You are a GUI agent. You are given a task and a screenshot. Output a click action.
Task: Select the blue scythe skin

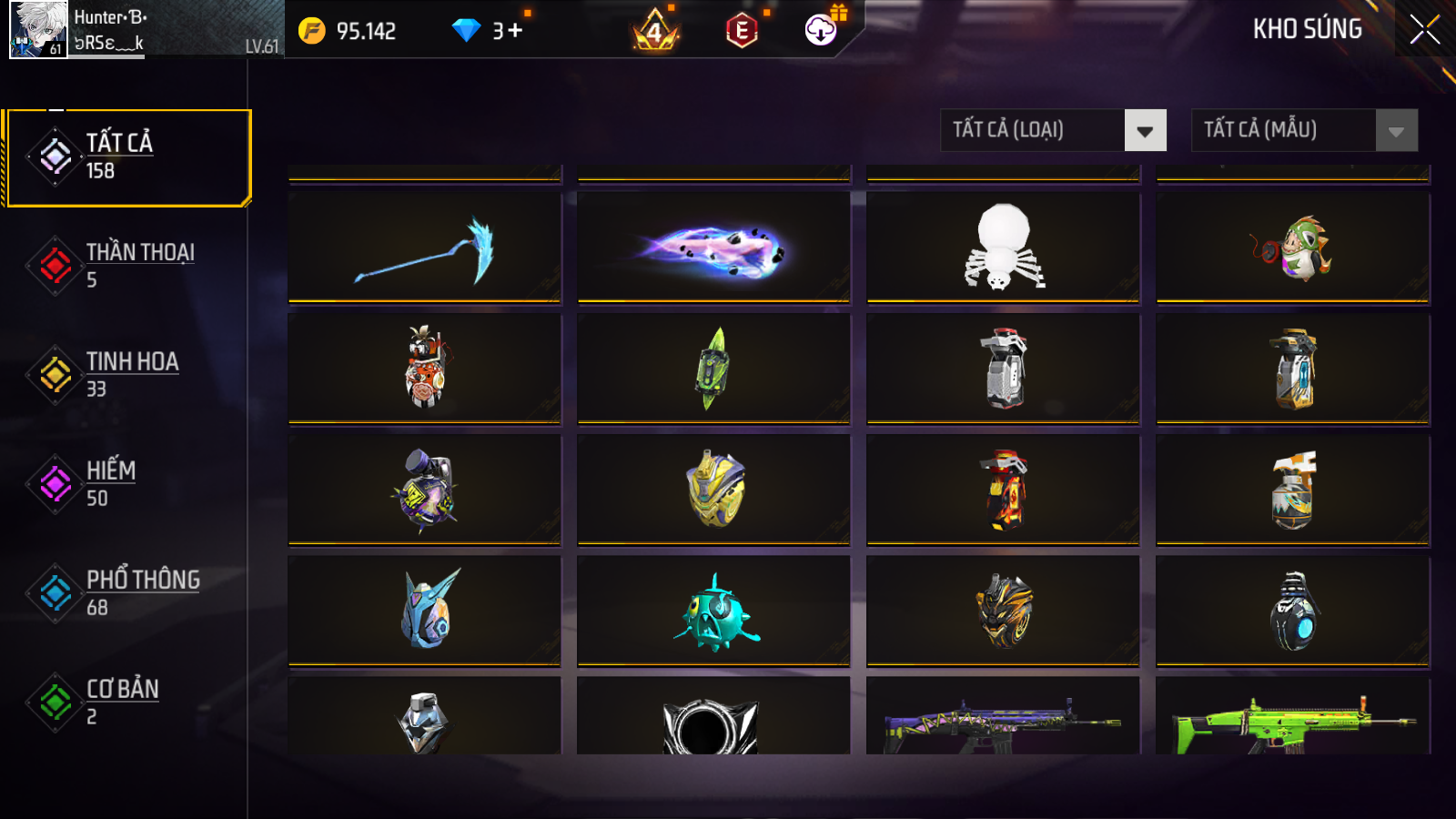(424, 248)
